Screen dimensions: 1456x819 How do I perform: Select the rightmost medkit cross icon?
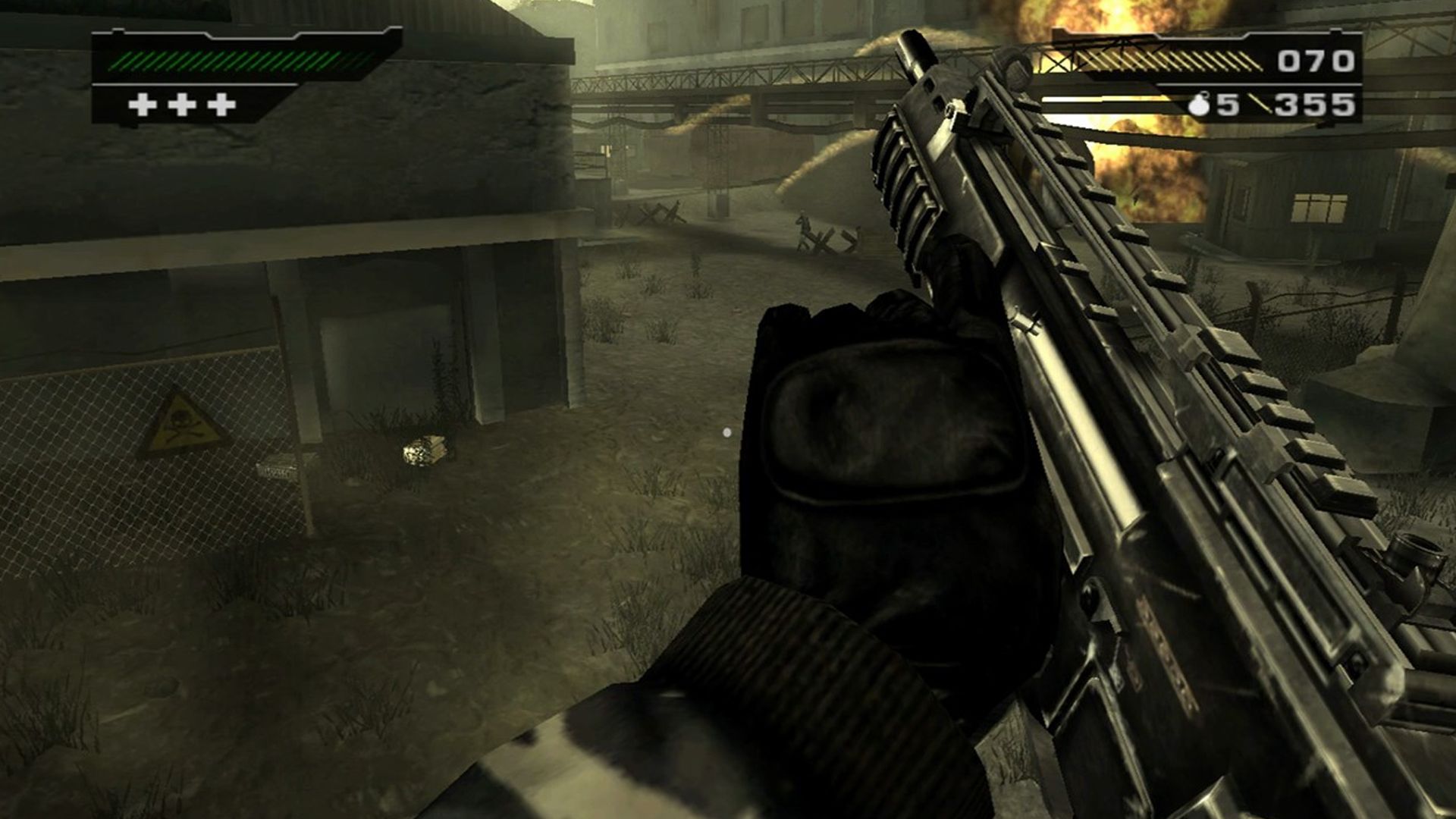click(220, 105)
